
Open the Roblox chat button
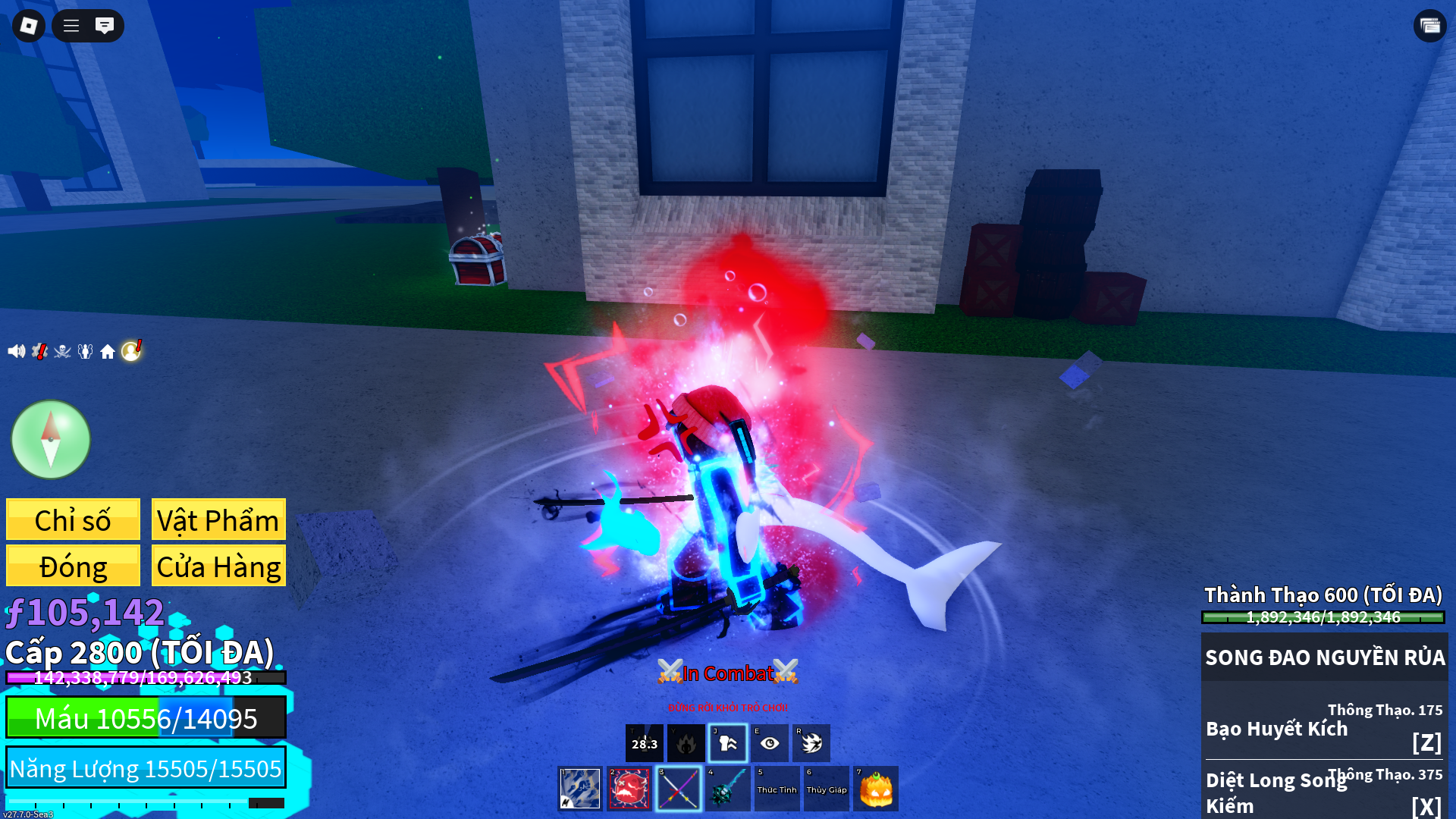click(x=105, y=26)
